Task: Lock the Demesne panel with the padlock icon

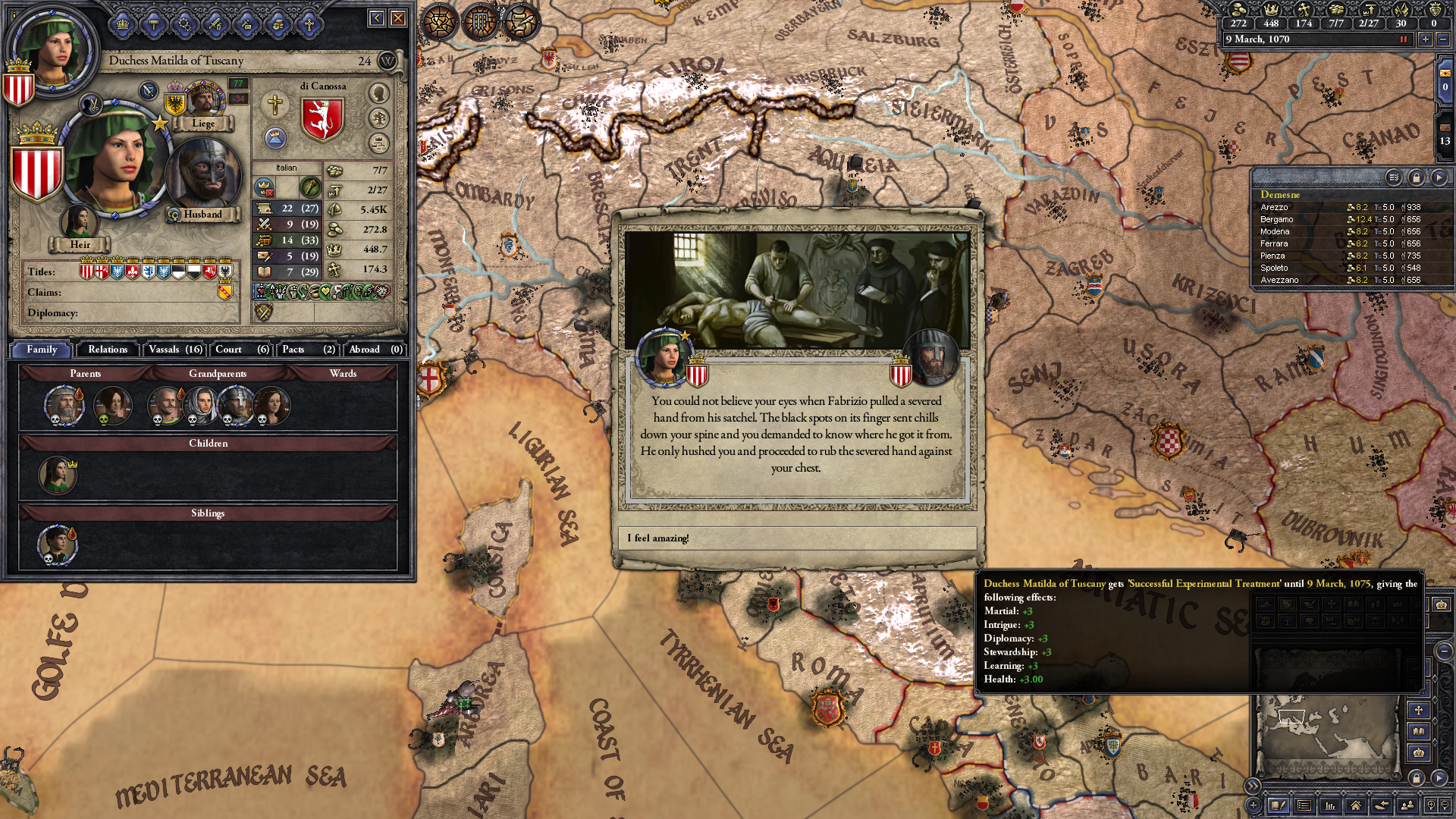Action: [1417, 177]
